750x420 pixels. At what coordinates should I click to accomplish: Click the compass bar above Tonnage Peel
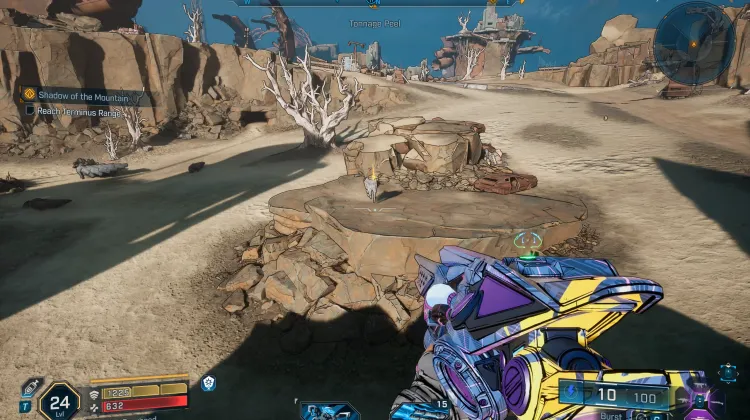point(377,3)
